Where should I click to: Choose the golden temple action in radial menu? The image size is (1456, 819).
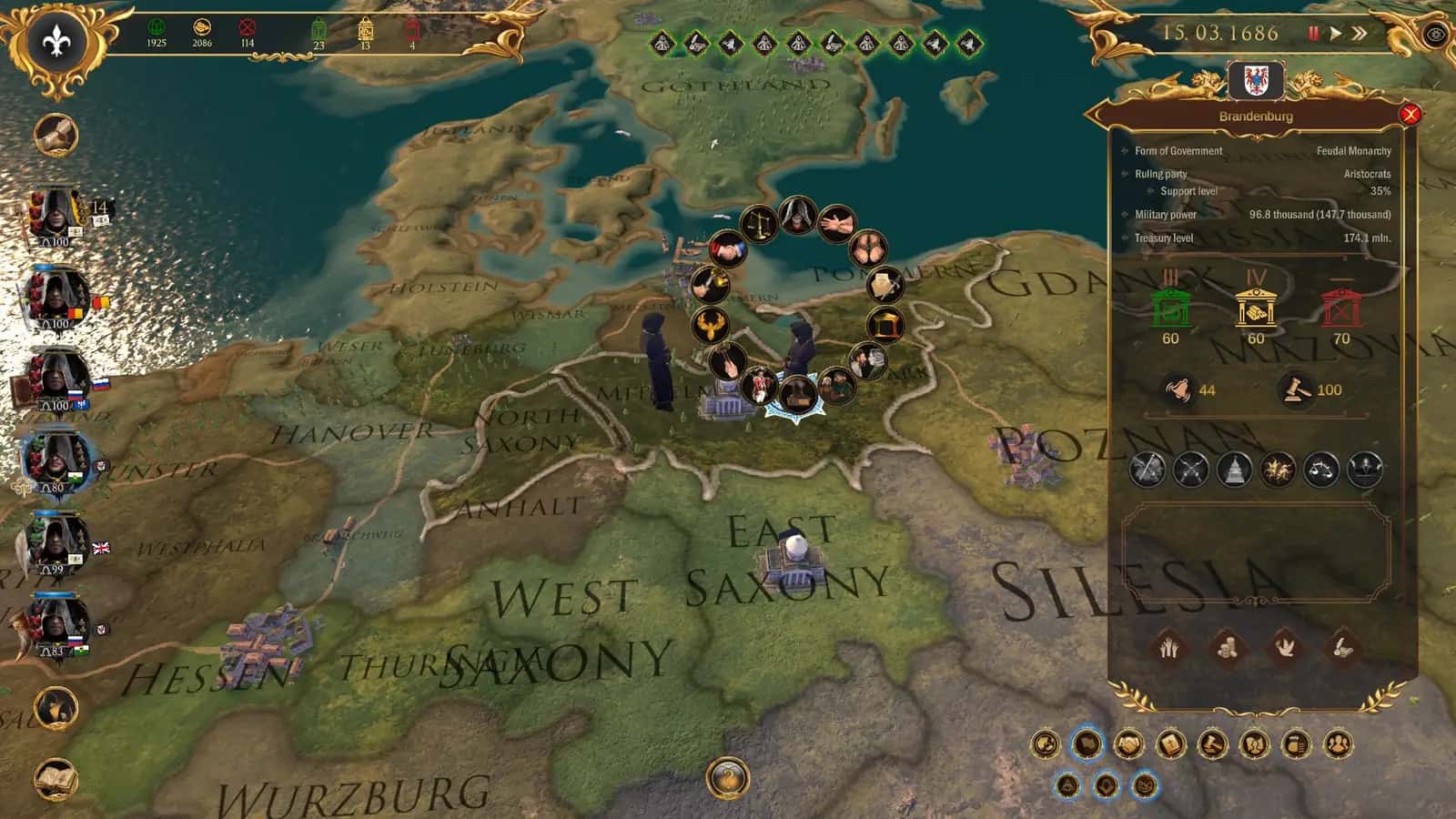pyautogui.click(x=884, y=324)
